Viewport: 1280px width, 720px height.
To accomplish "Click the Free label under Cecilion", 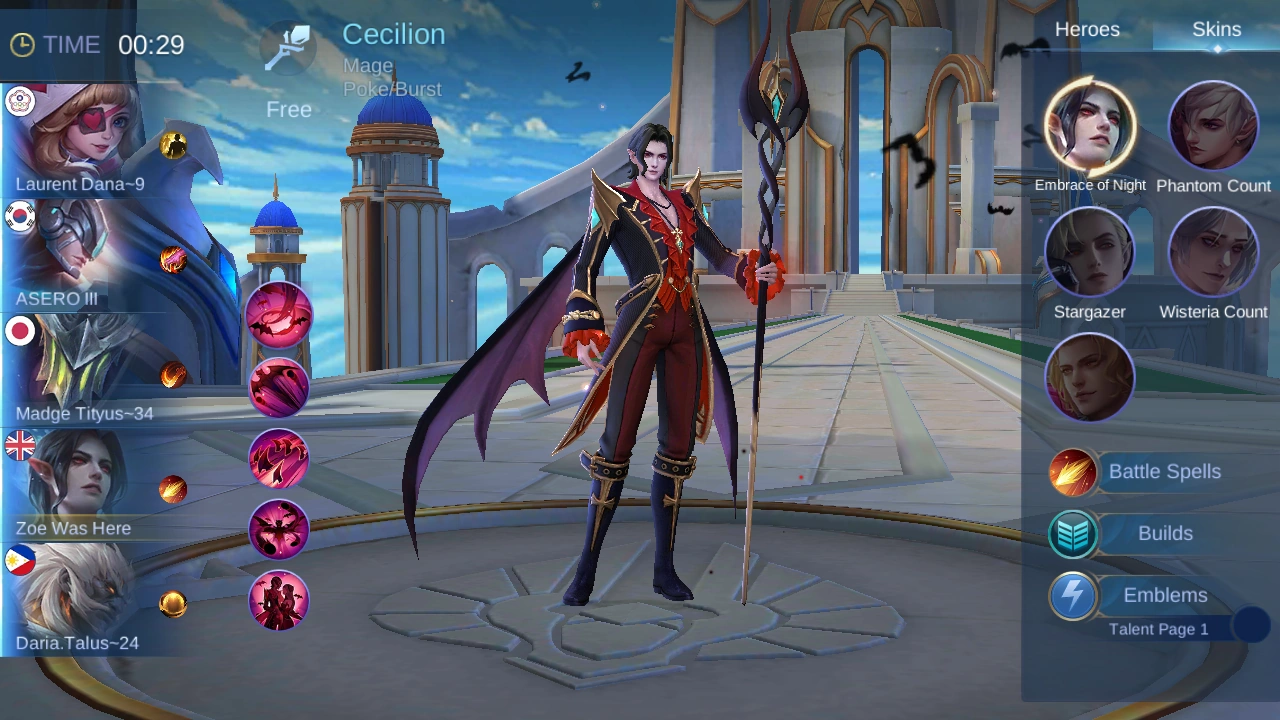I will pos(289,109).
